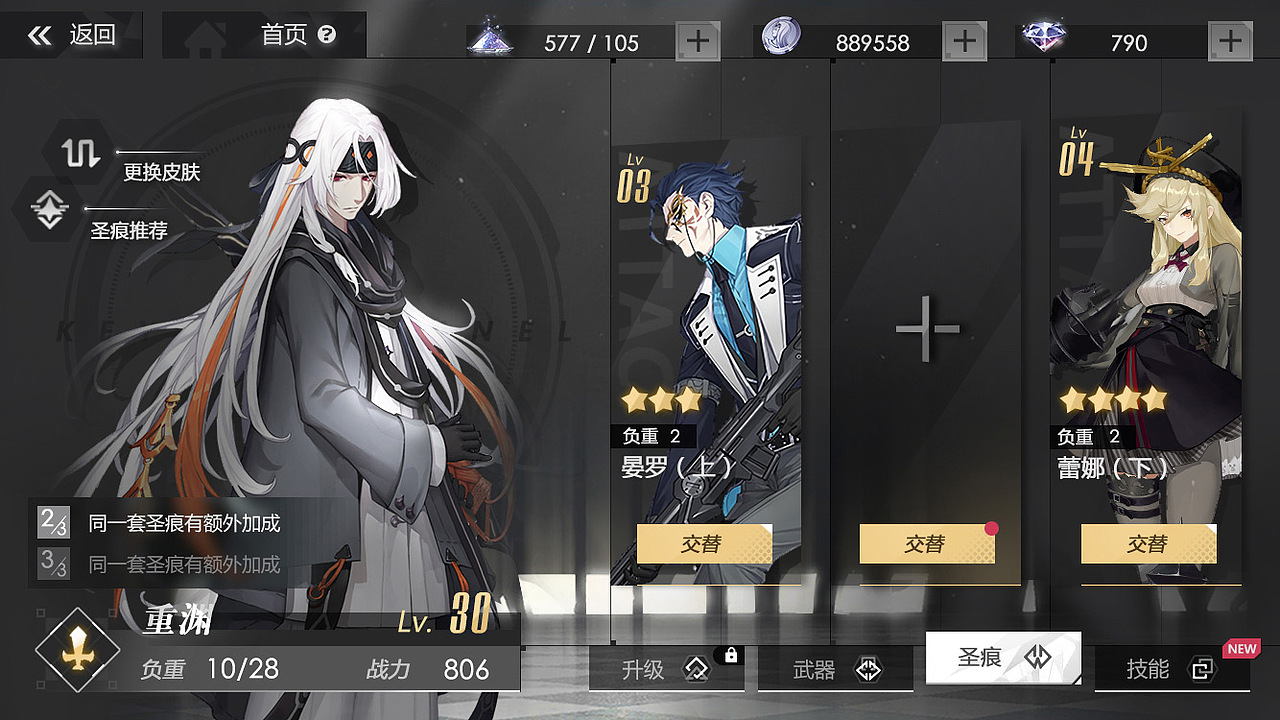The width and height of the screenshot is (1280, 720).
Task: Select the 晏罗（上）character card
Action: (710, 300)
